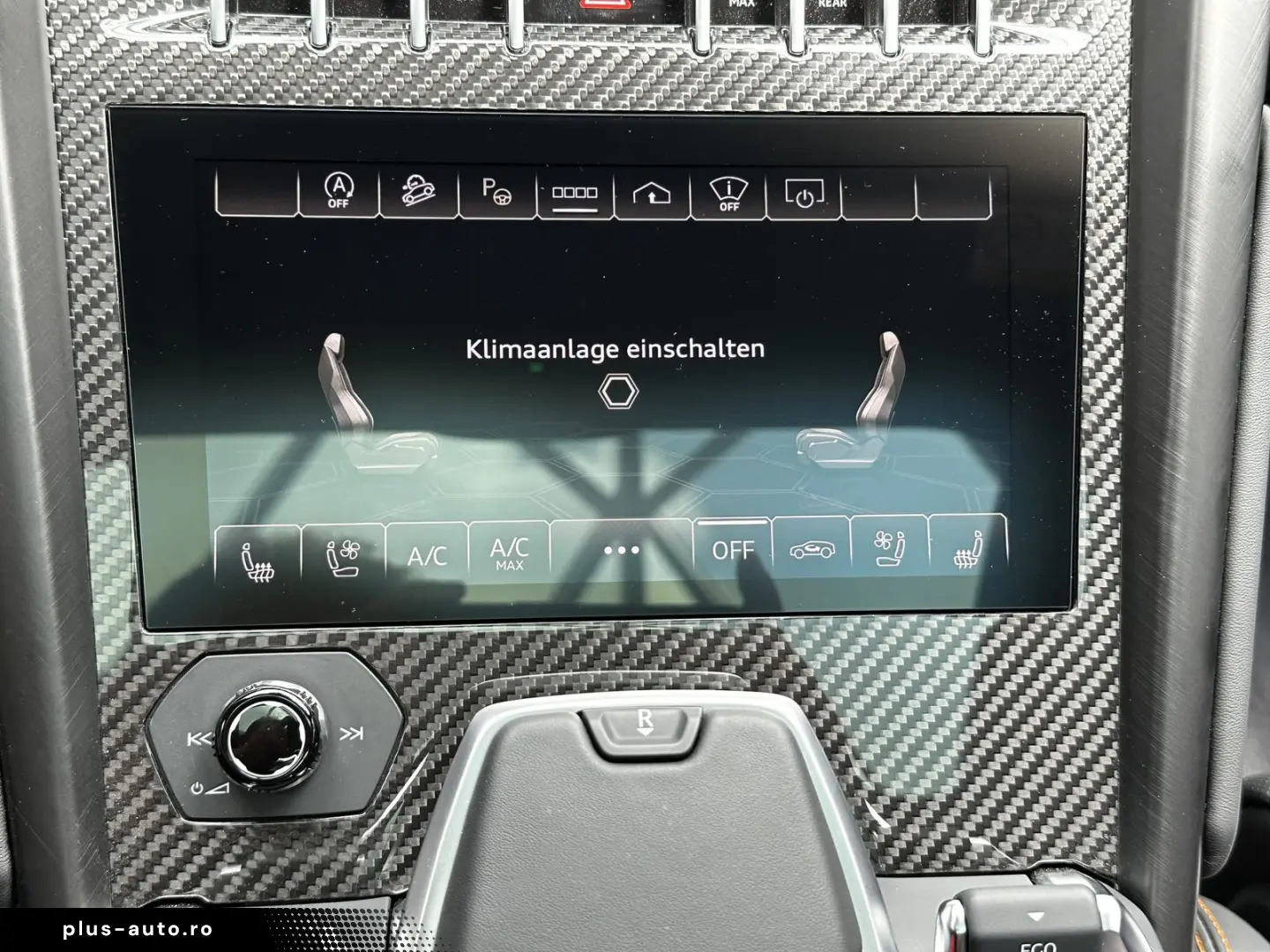1270x952 pixels.
Task: Activate A/C MAX cooling
Action: (508, 551)
